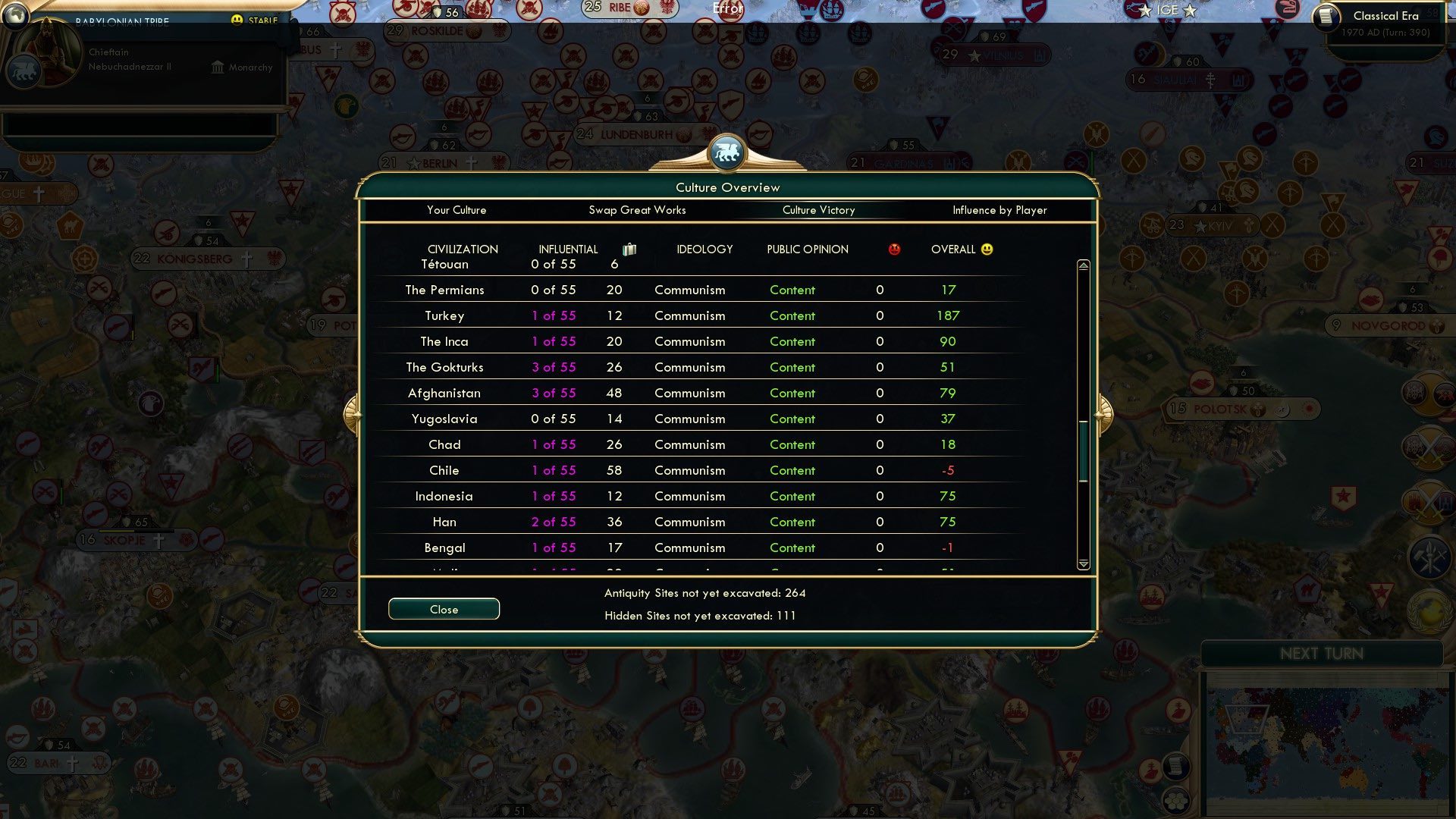The image size is (1456, 819).
Task: Click the Monarchy government building icon
Action: [218, 67]
